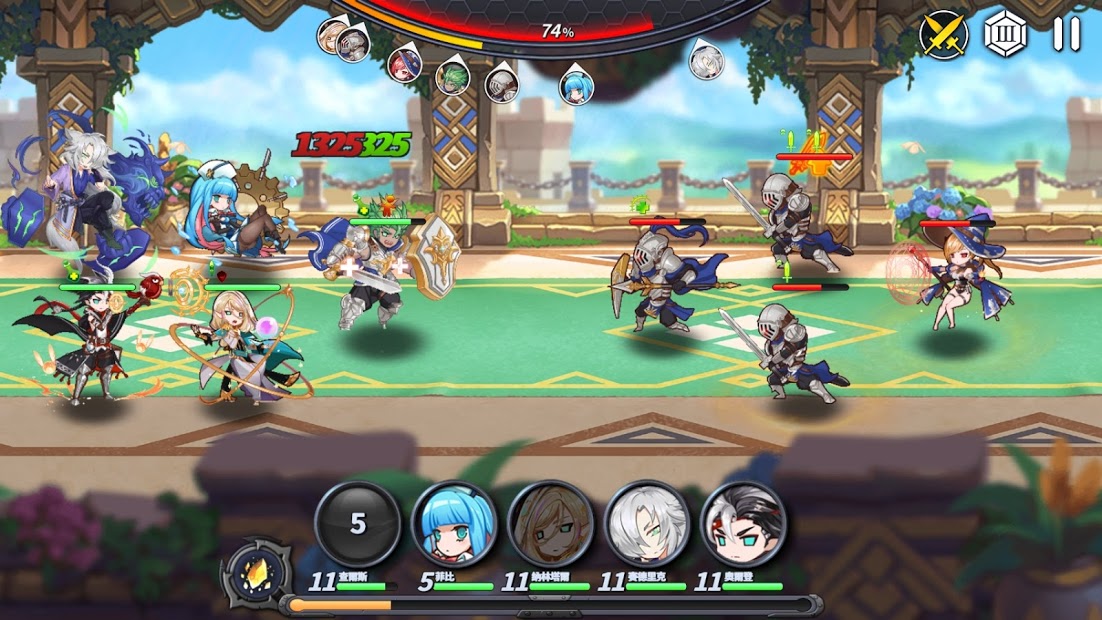1102x620 pixels.
Task: Pause the battle
Action: (x=1066, y=35)
